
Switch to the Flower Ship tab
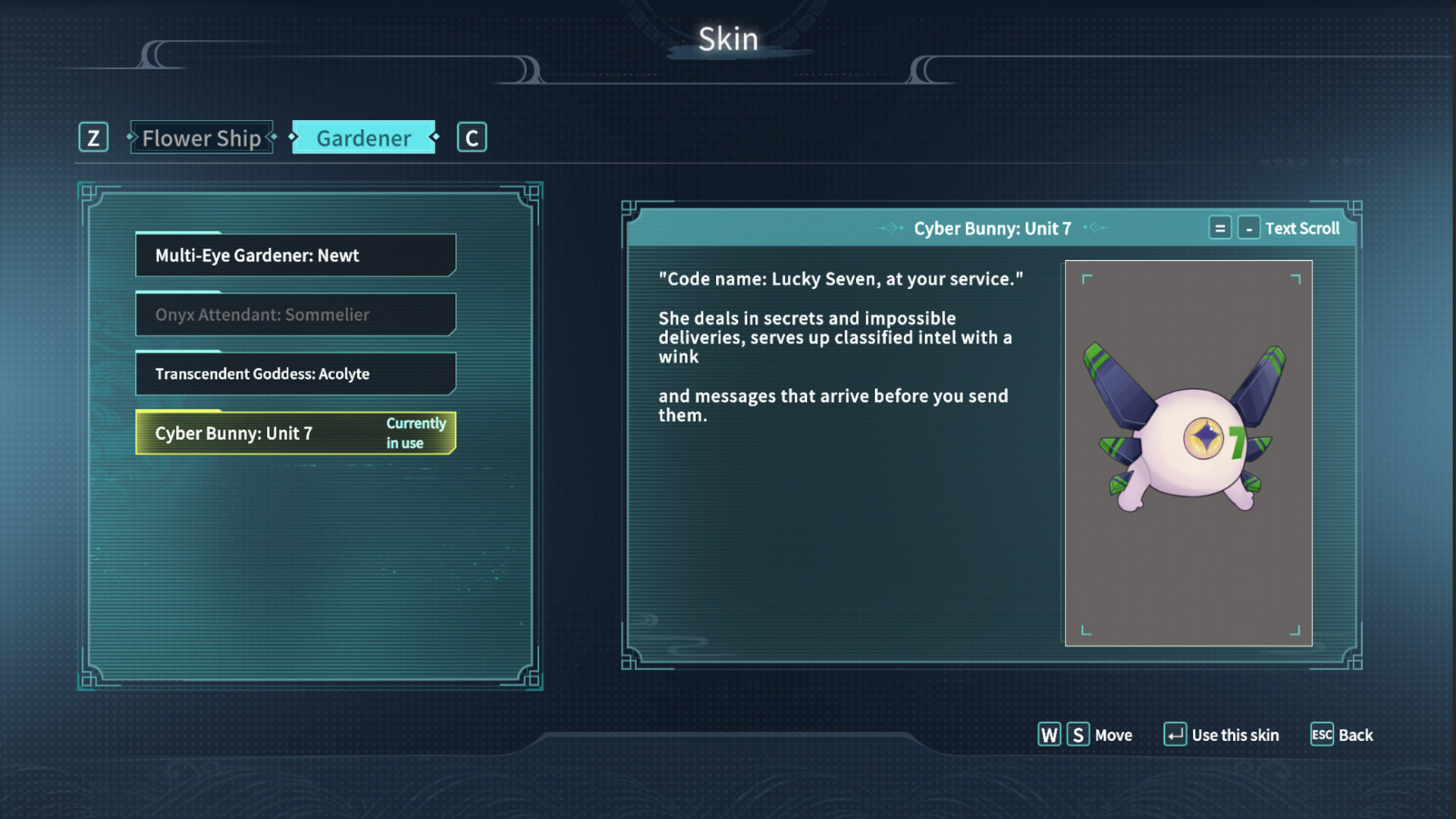coord(201,138)
